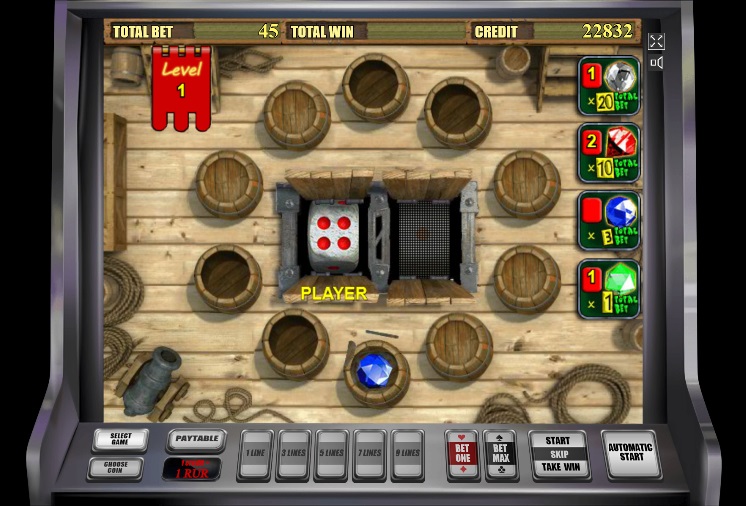Show the Paytable
The width and height of the screenshot is (746, 506).
coord(194,439)
